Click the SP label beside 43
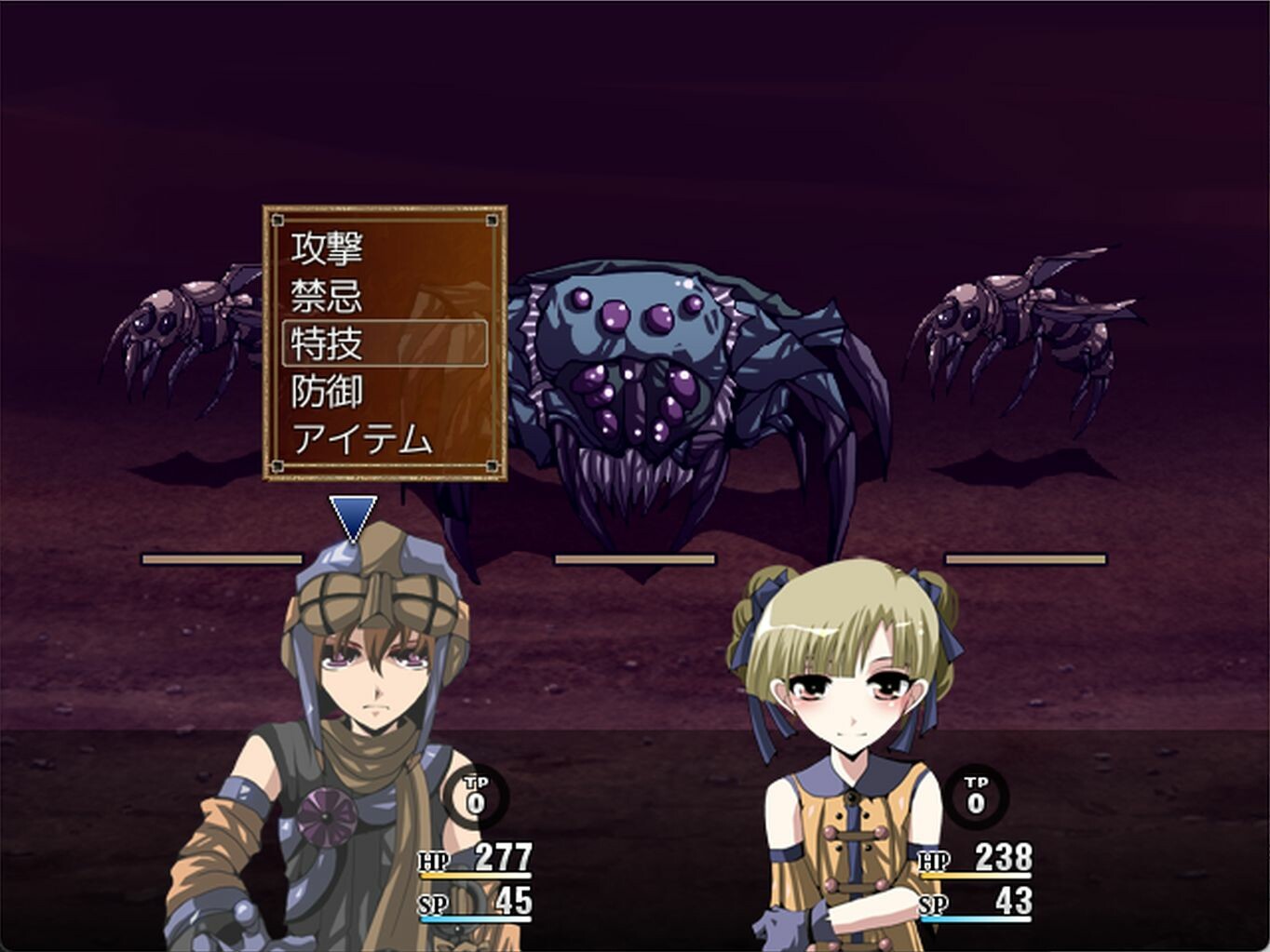 pyautogui.click(x=931, y=905)
